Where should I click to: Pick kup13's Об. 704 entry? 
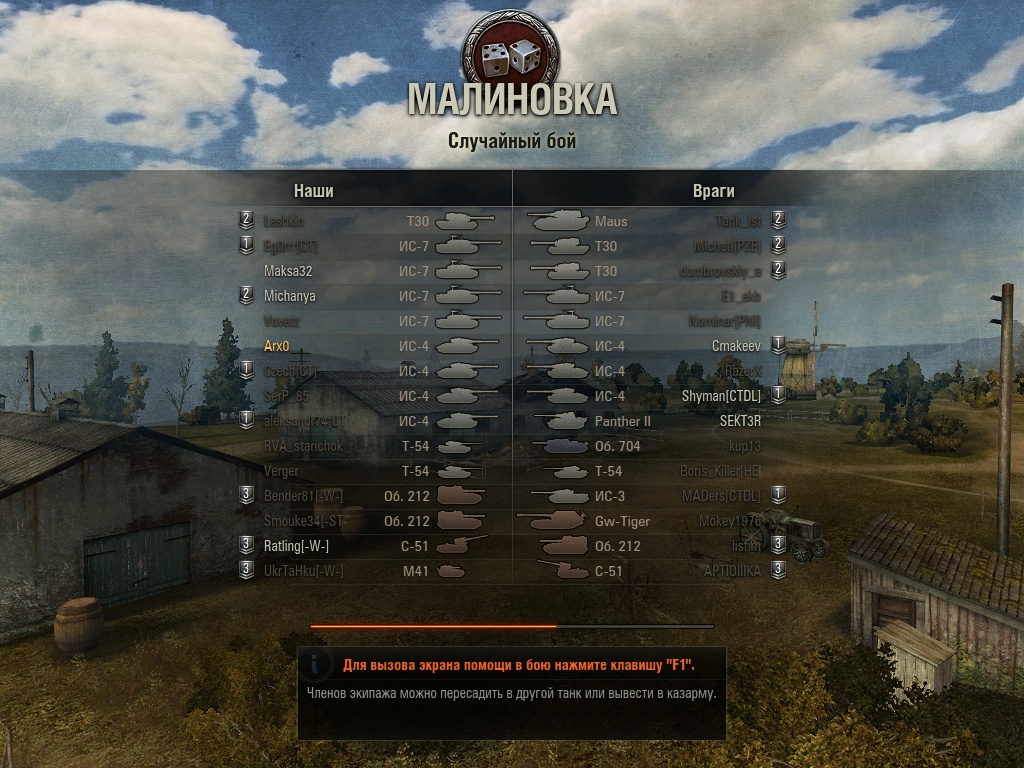point(744,446)
